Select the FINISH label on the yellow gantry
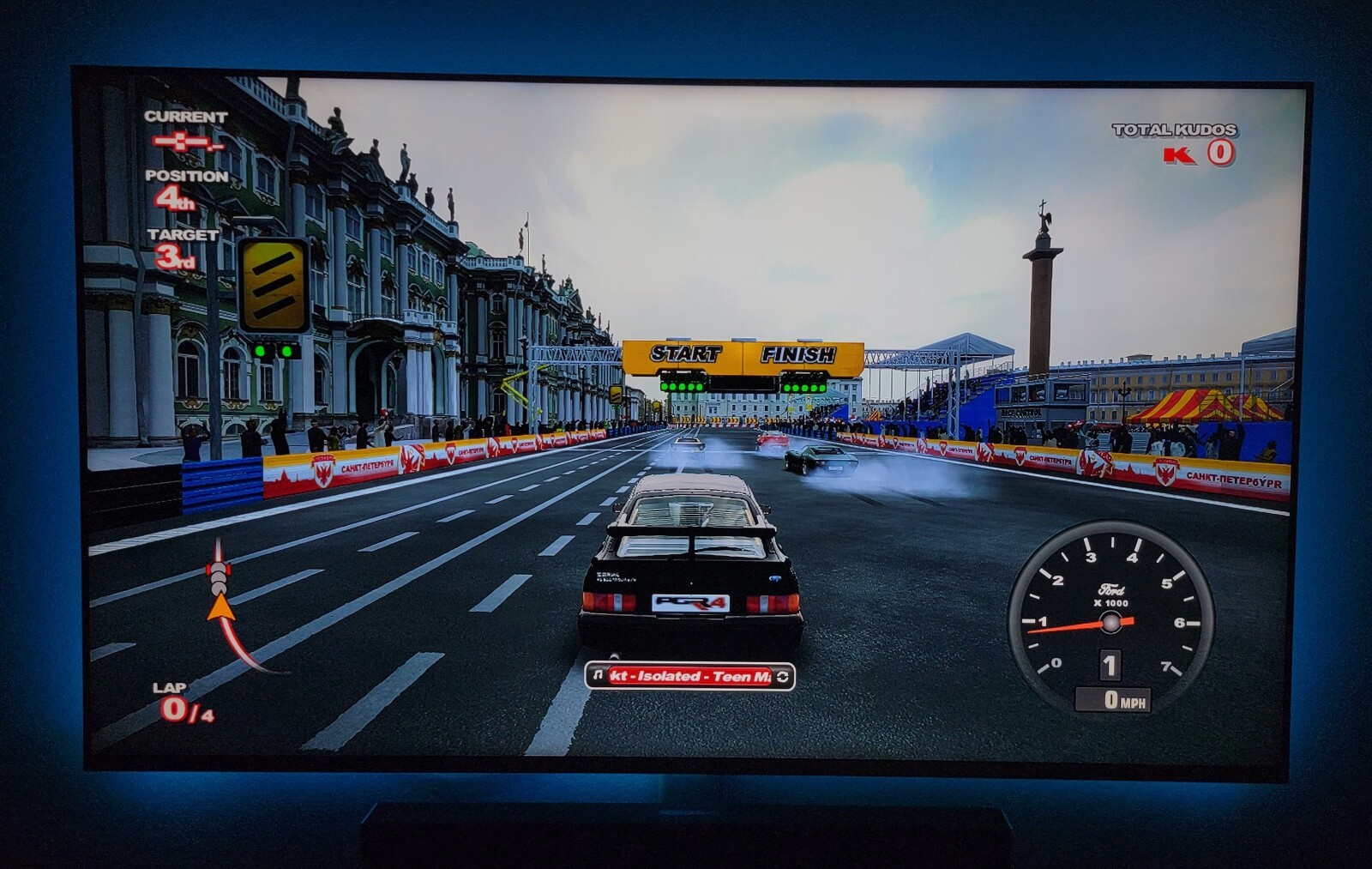 click(x=798, y=352)
